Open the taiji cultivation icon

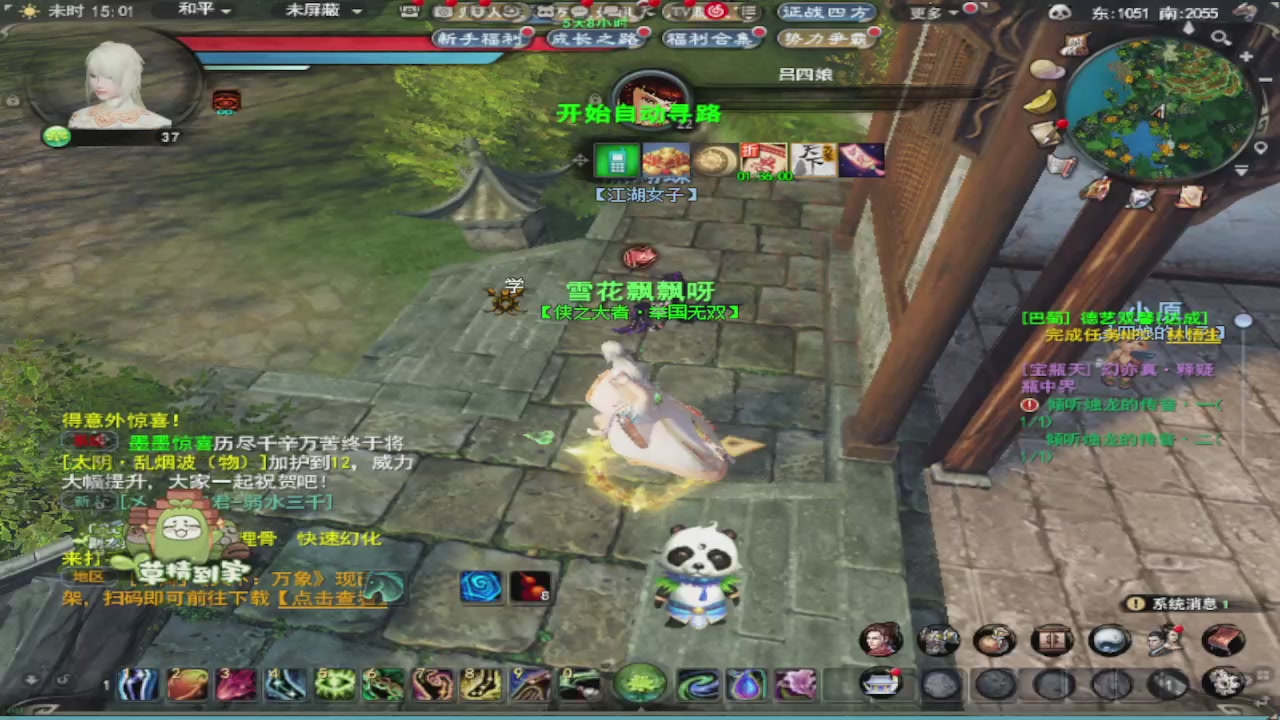1110,640
